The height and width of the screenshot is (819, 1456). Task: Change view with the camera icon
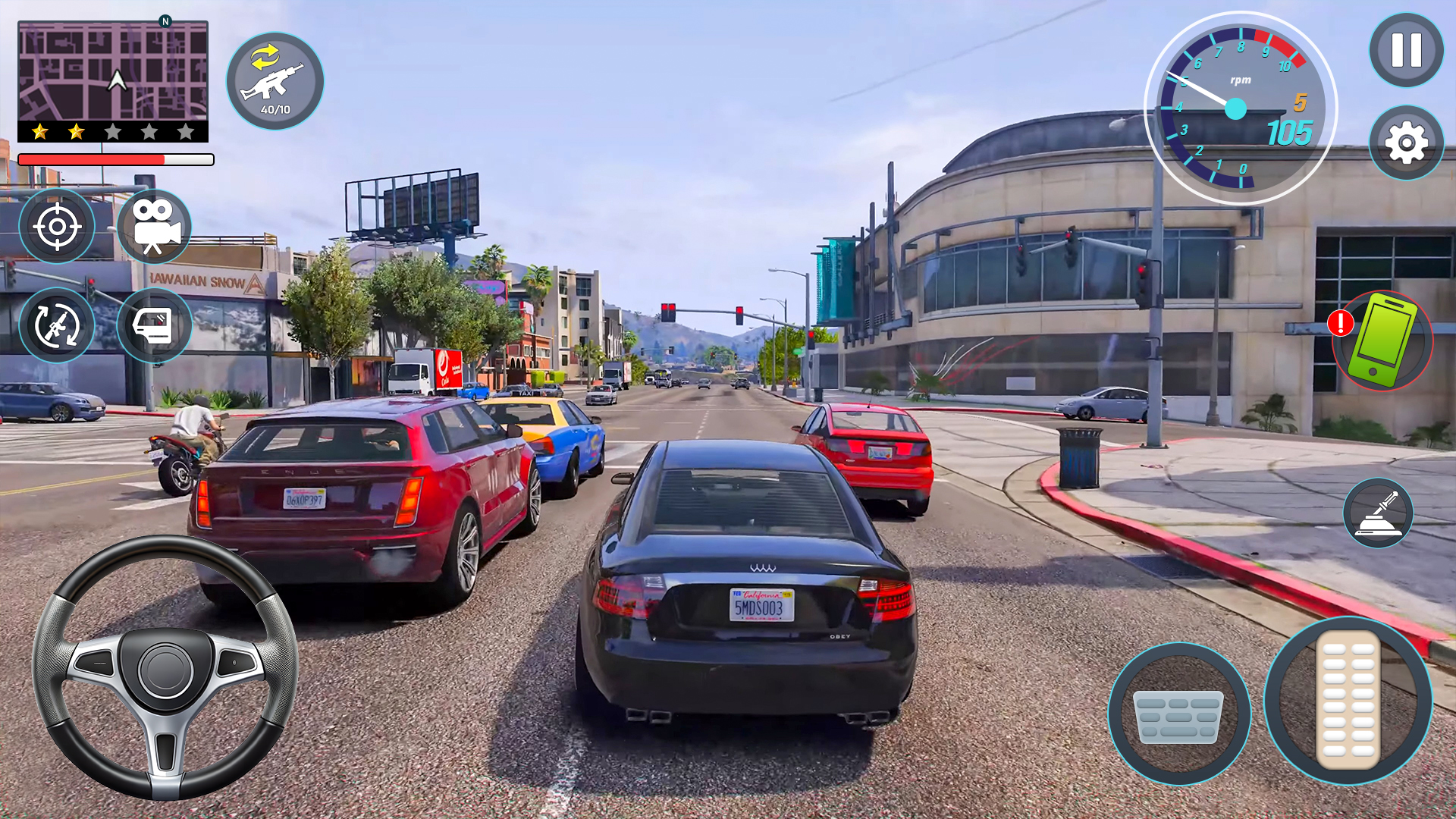pos(154,226)
